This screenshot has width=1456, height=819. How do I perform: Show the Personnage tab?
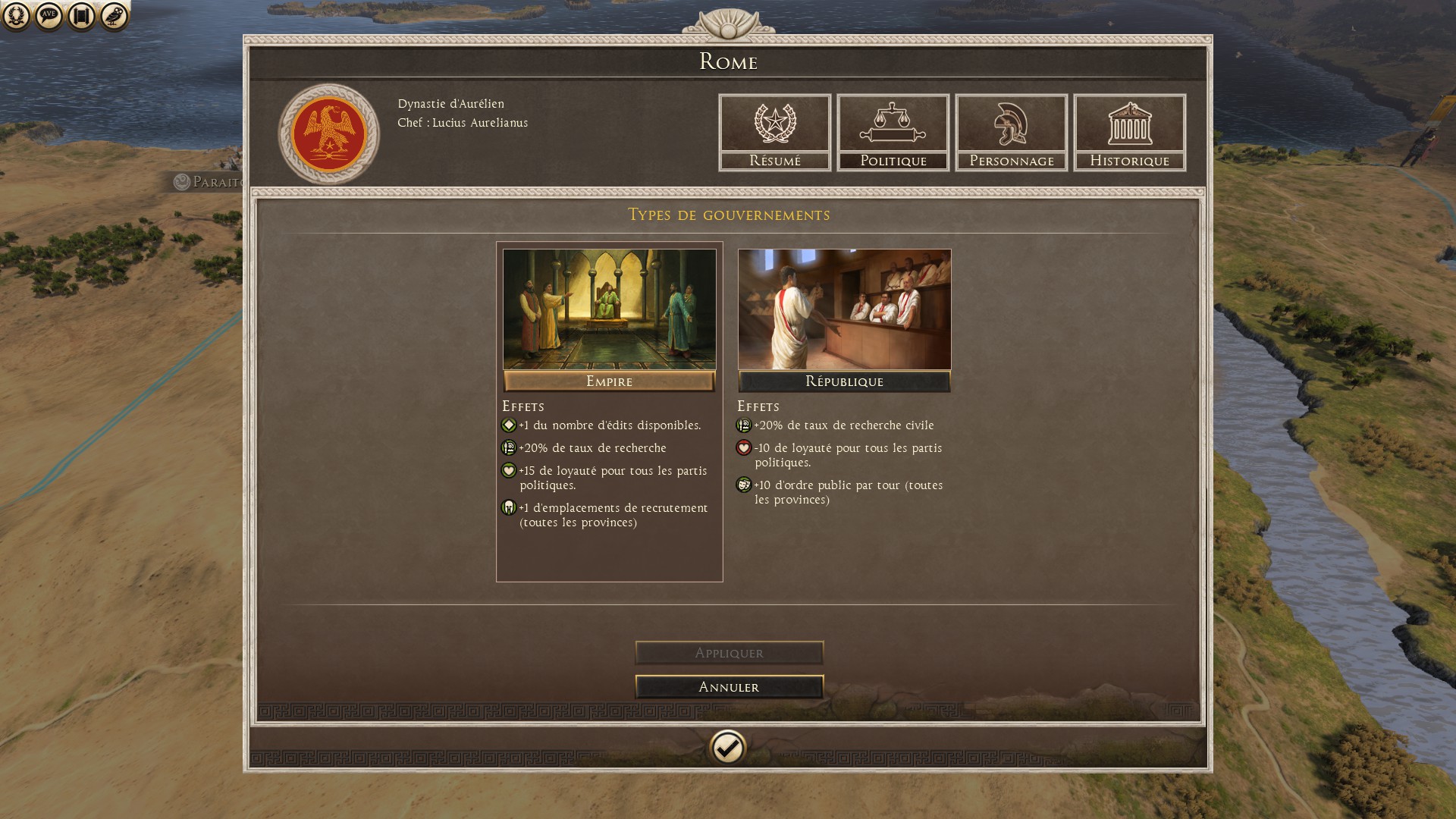1011,133
